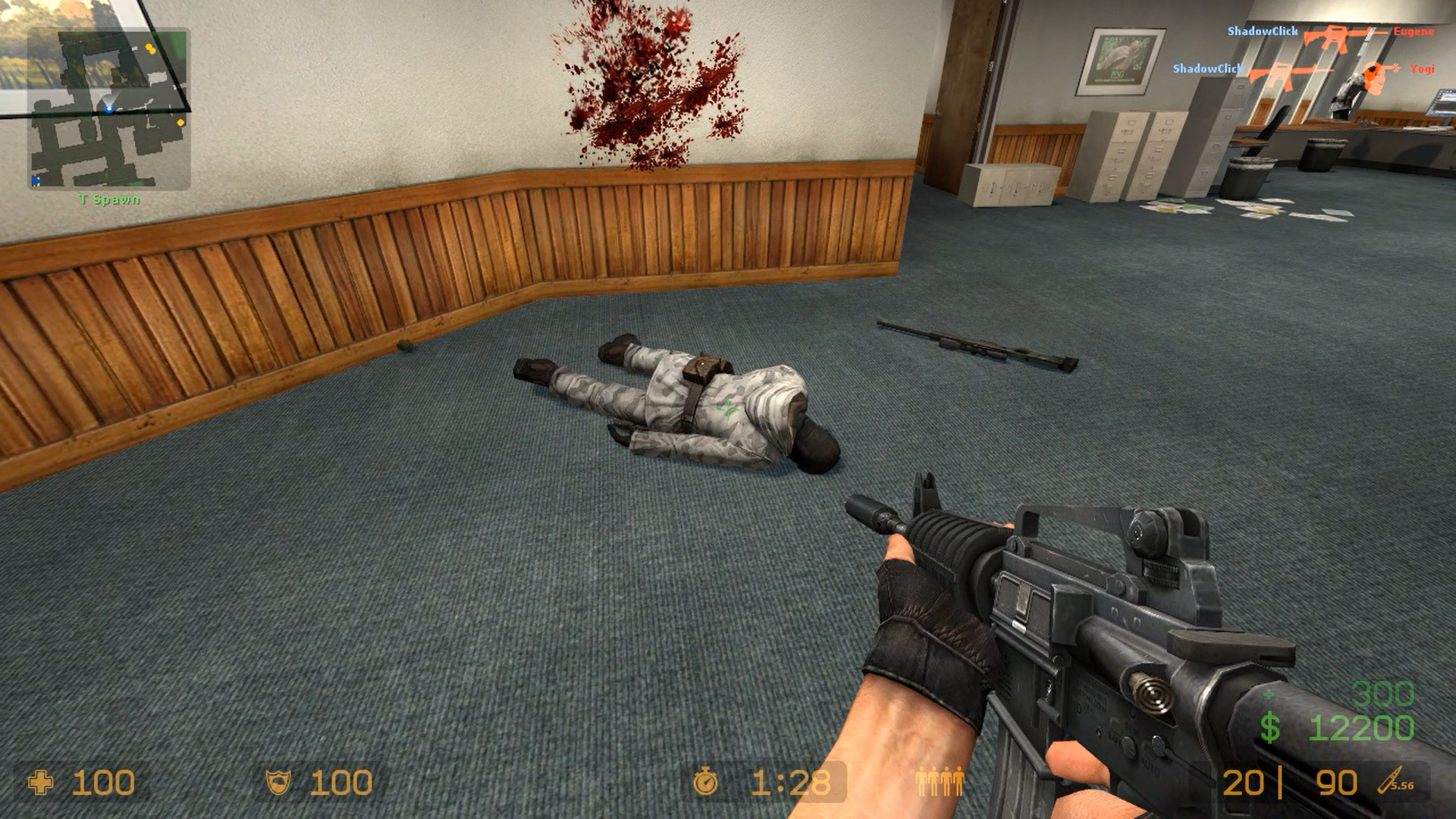1456x819 pixels.
Task: Click the dropped Scout rifle on the carpet
Action: [x=978, y=345]
